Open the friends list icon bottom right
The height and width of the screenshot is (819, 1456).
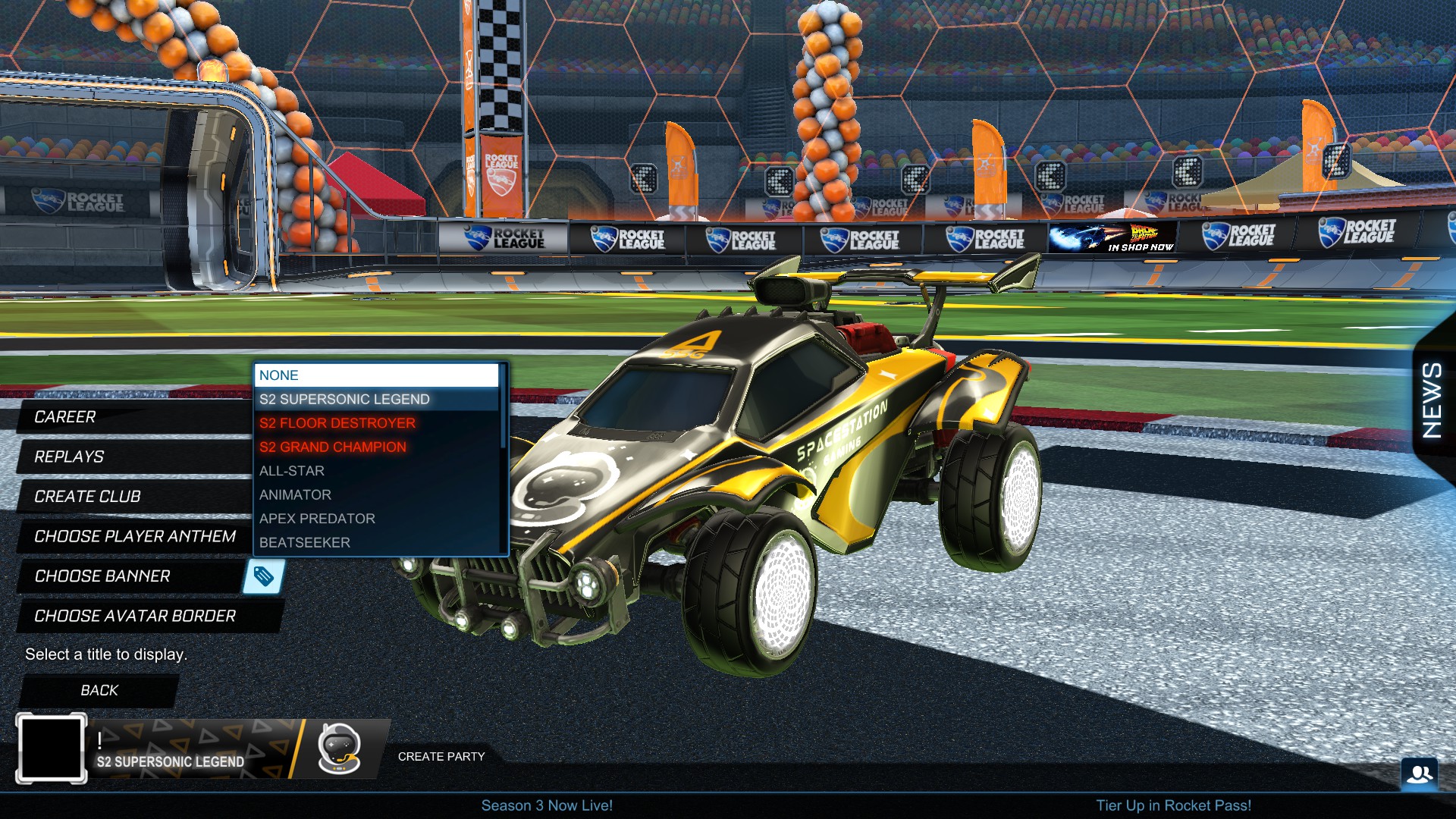(1421, 774)
